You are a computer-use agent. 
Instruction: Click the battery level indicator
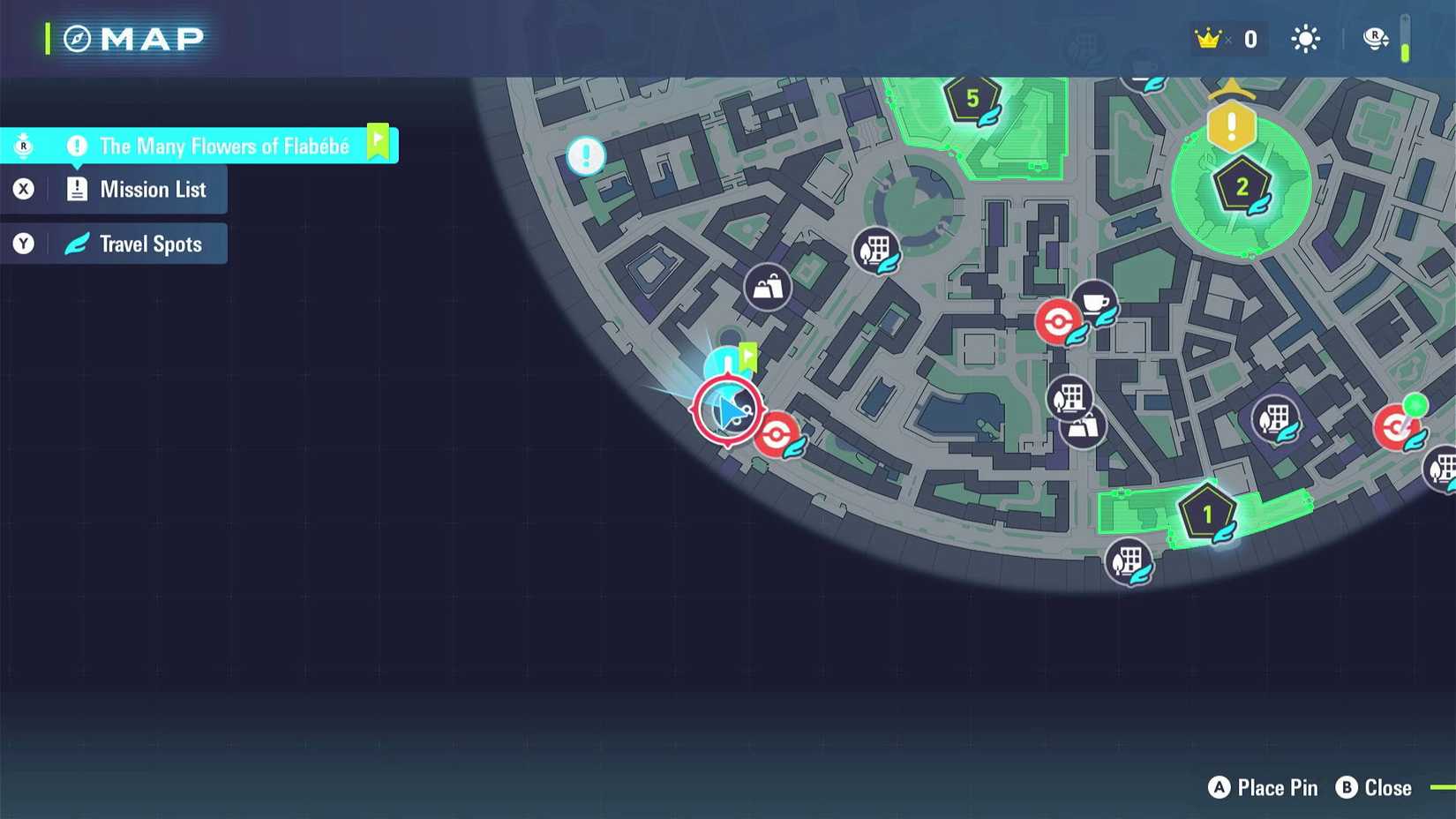click(1407, 39)
